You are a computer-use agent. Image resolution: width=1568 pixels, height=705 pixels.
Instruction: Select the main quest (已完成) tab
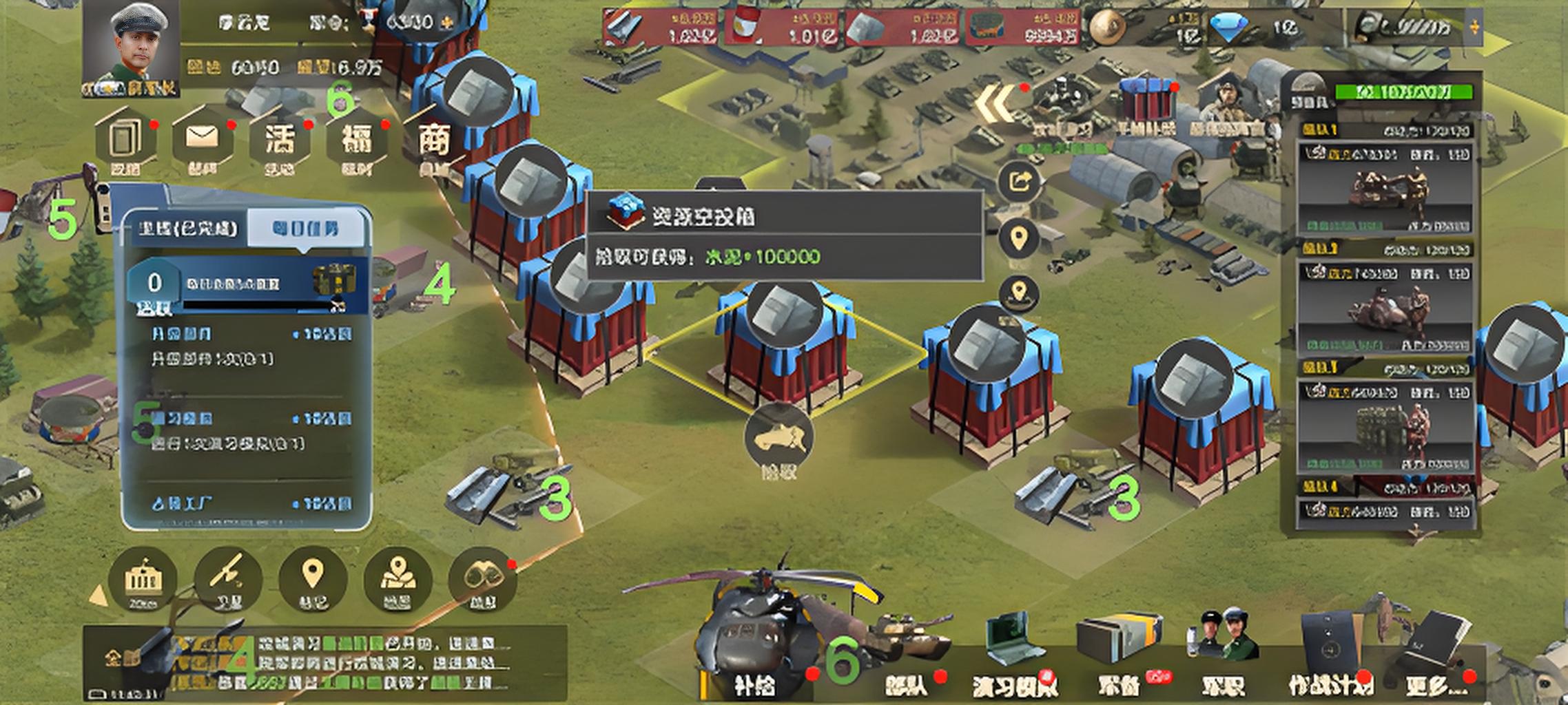coord(187,229)
